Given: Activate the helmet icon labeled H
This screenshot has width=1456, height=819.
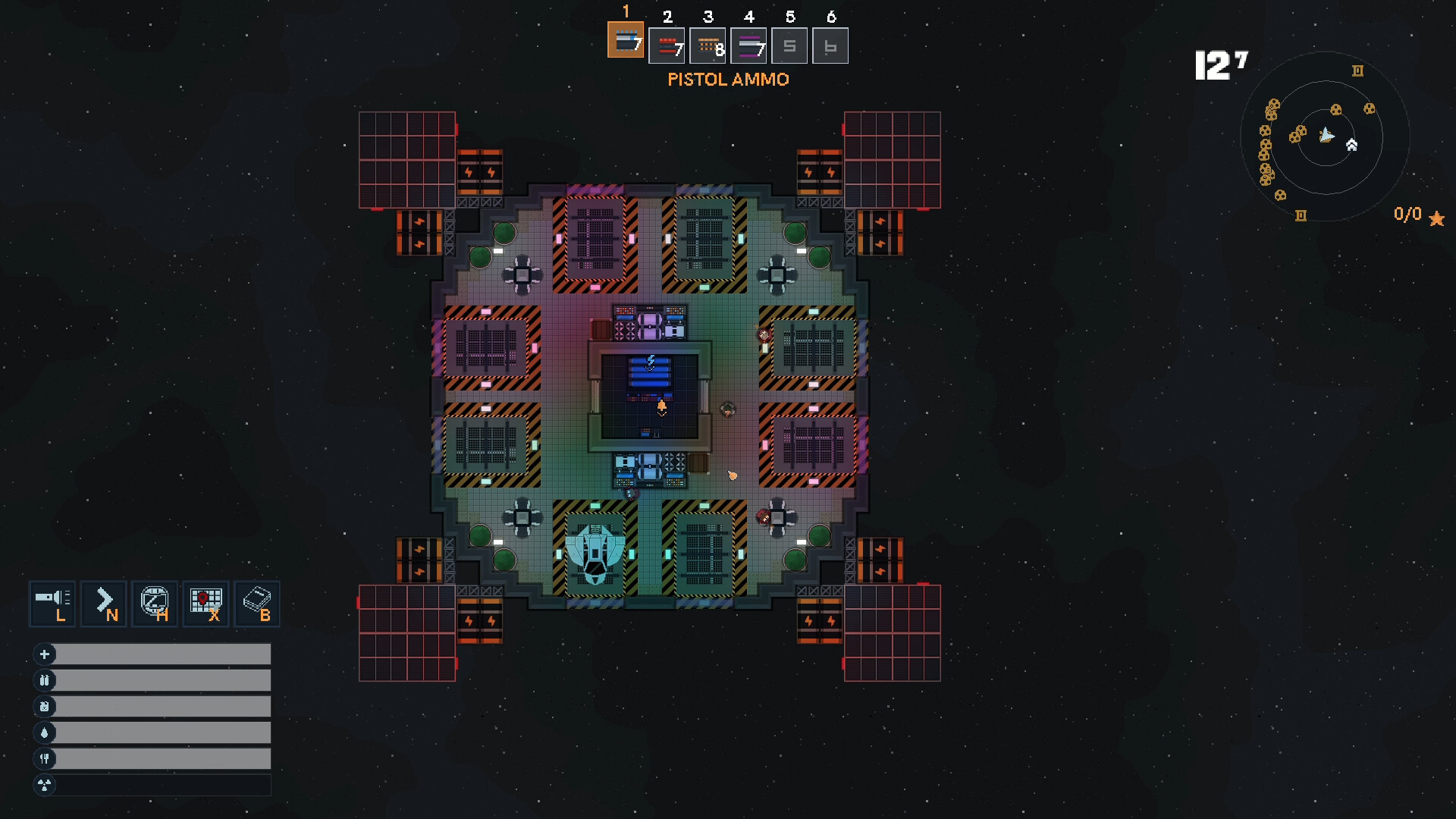Looking at the screenshot, I should (x=155, y=604).
